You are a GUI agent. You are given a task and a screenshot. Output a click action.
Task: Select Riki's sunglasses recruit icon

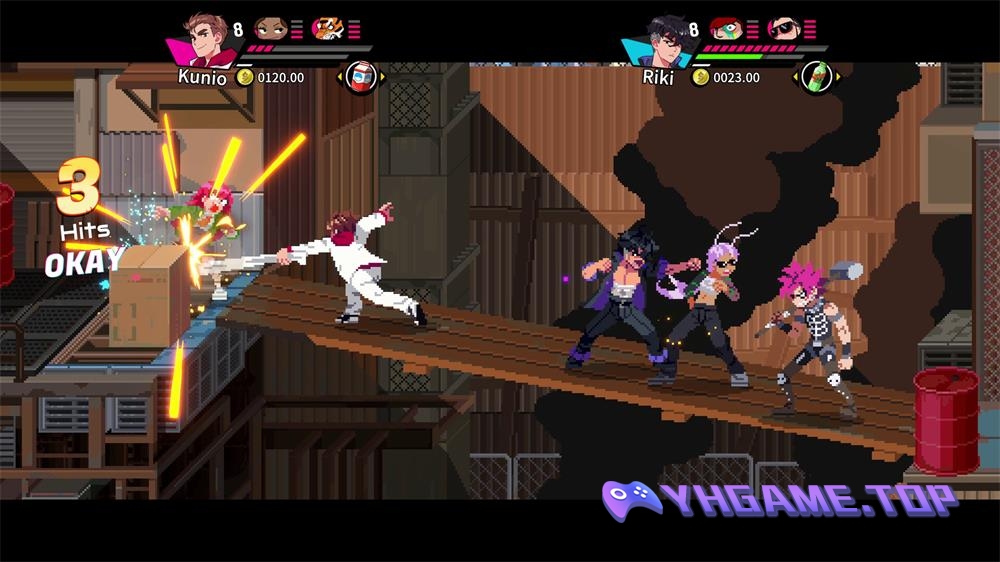(x=784, y=28)
